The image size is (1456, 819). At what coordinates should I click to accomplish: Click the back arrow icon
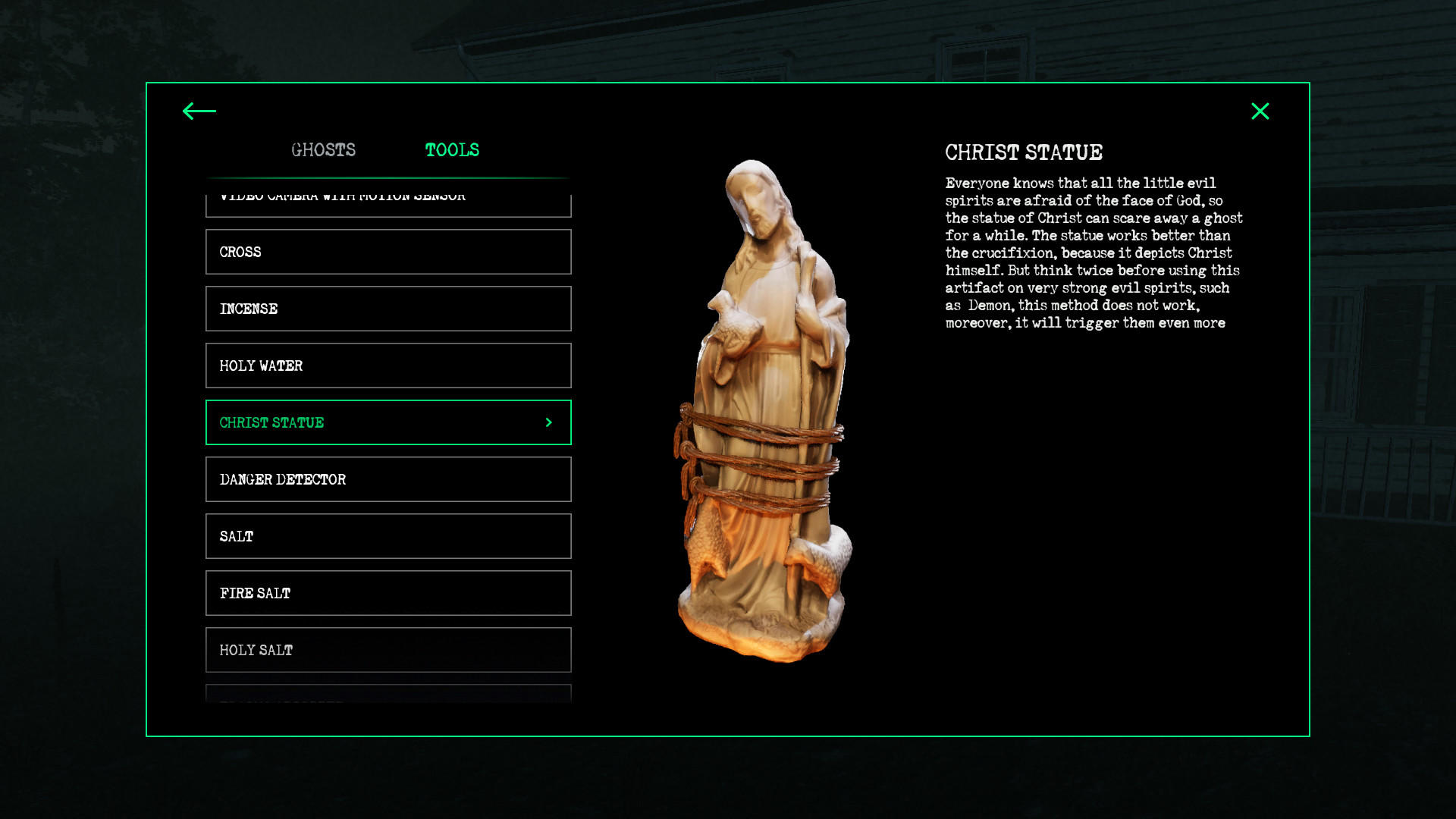click(197, 111)
